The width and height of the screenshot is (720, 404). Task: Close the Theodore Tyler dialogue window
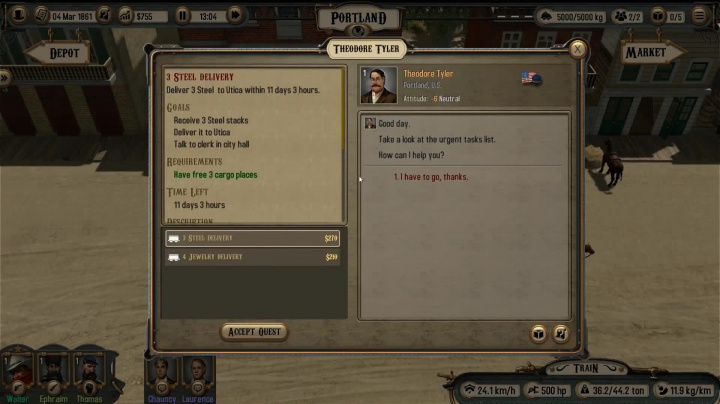[577, 48]
